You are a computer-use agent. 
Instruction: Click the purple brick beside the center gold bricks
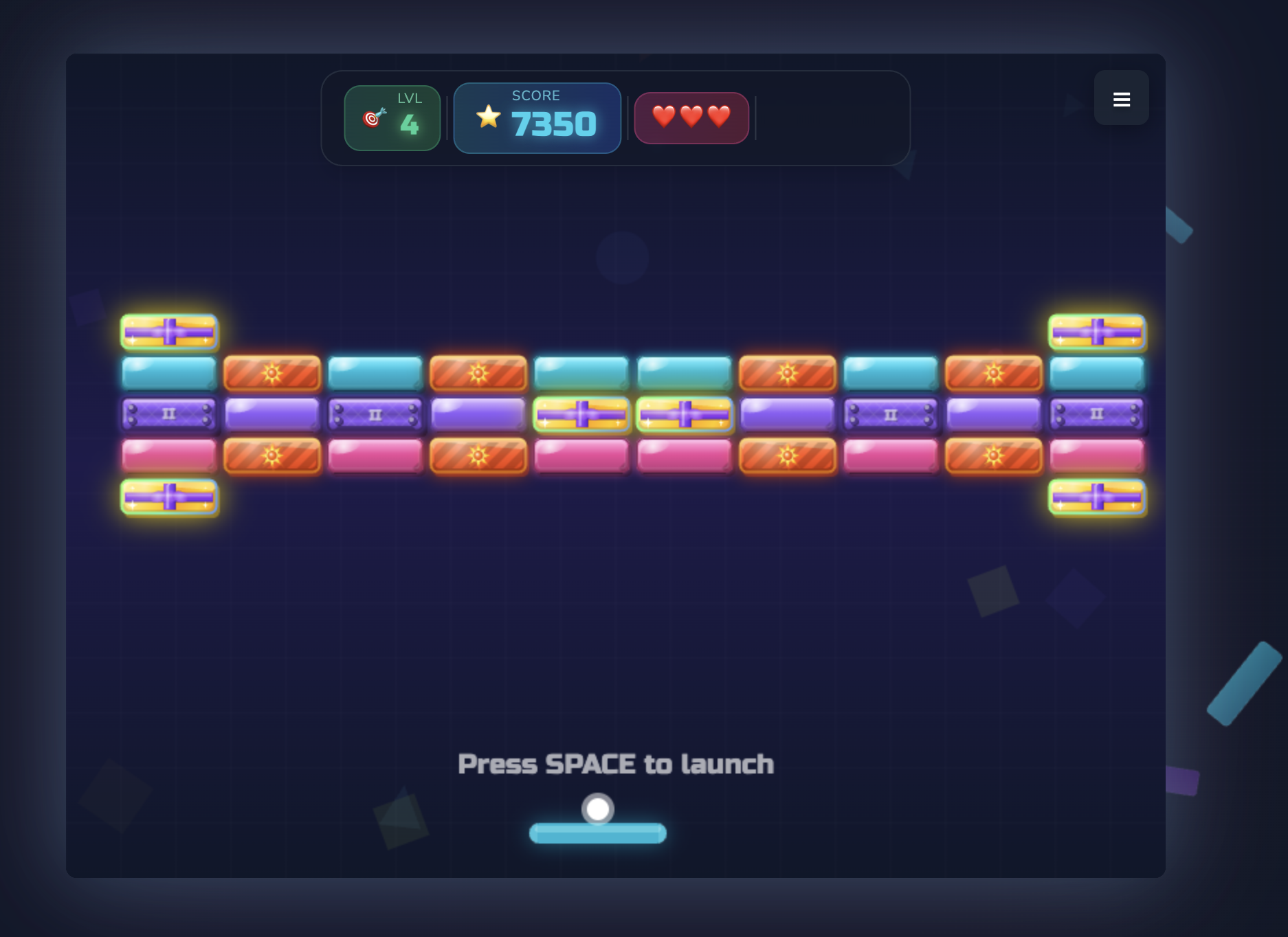pyautogui.click(x=788, y=414)
